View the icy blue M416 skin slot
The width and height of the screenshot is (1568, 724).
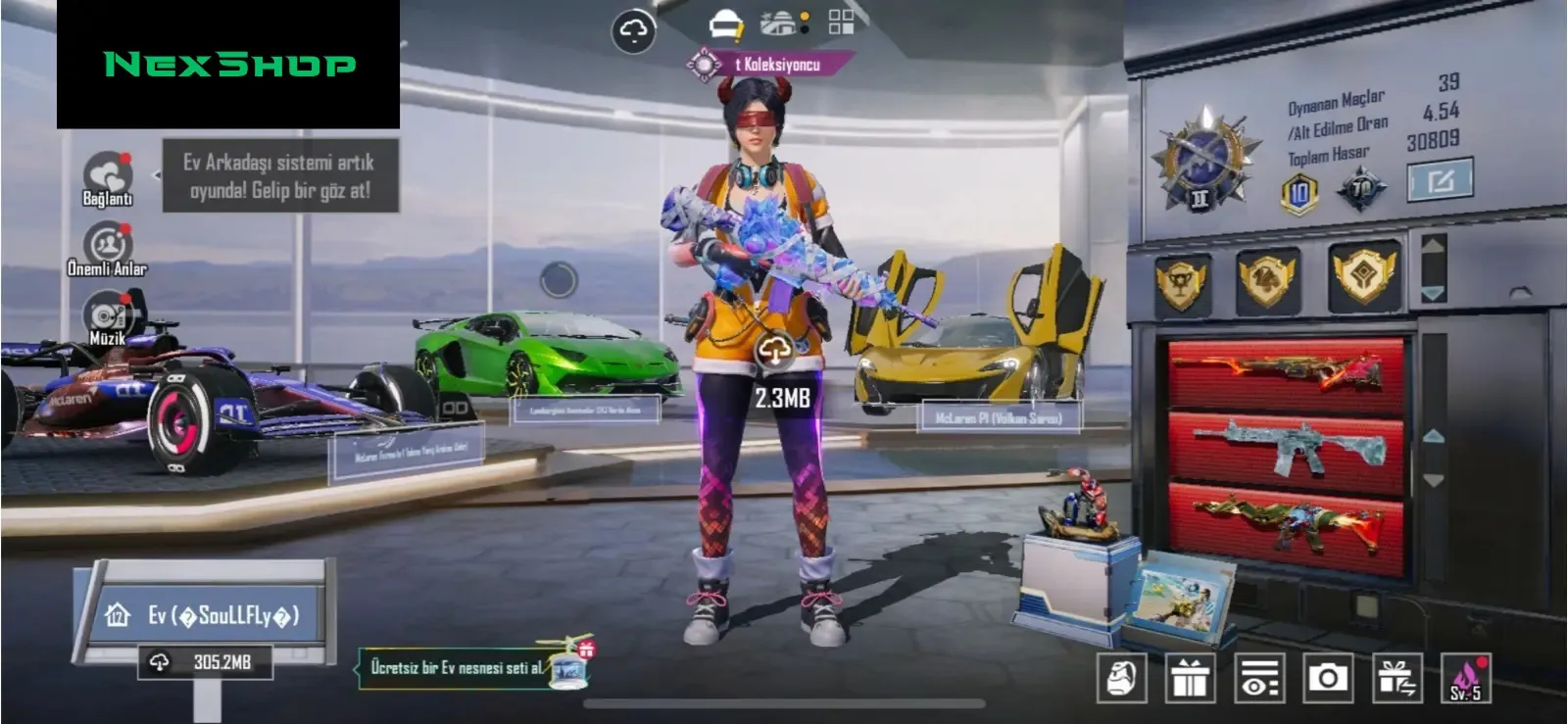coord(1286,448)
